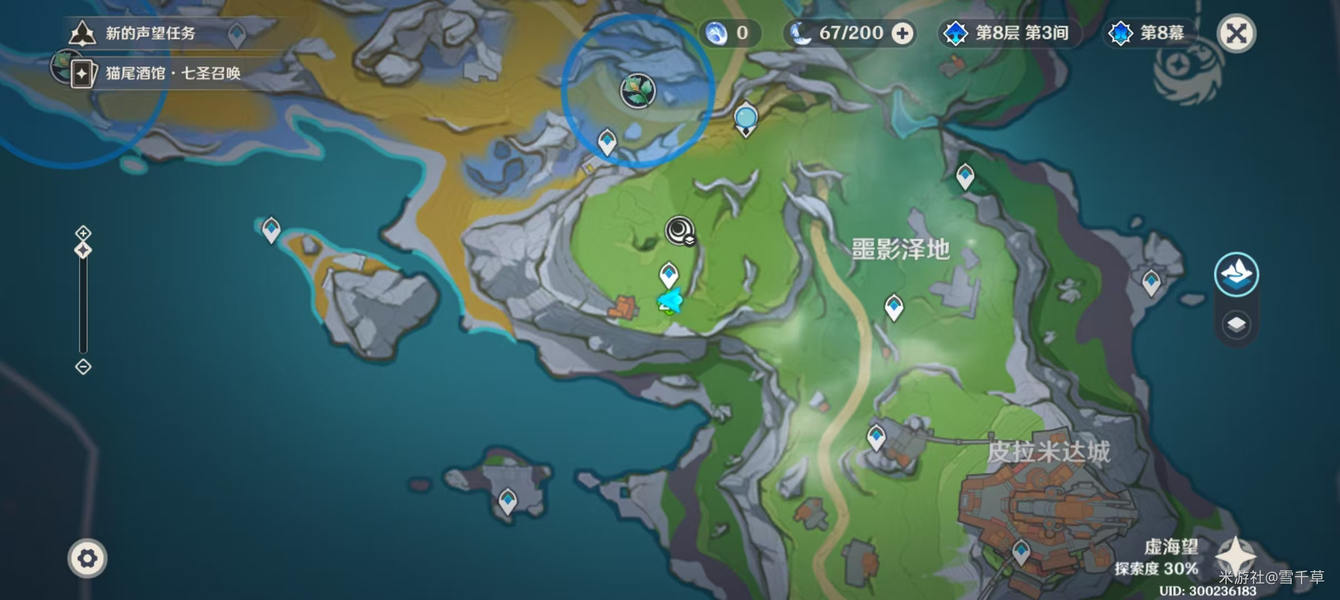Viewport: 1340px width, 600px height.
Task: Open the 新的声望任务 quest tracker
Action: click(x=150, y=33)
